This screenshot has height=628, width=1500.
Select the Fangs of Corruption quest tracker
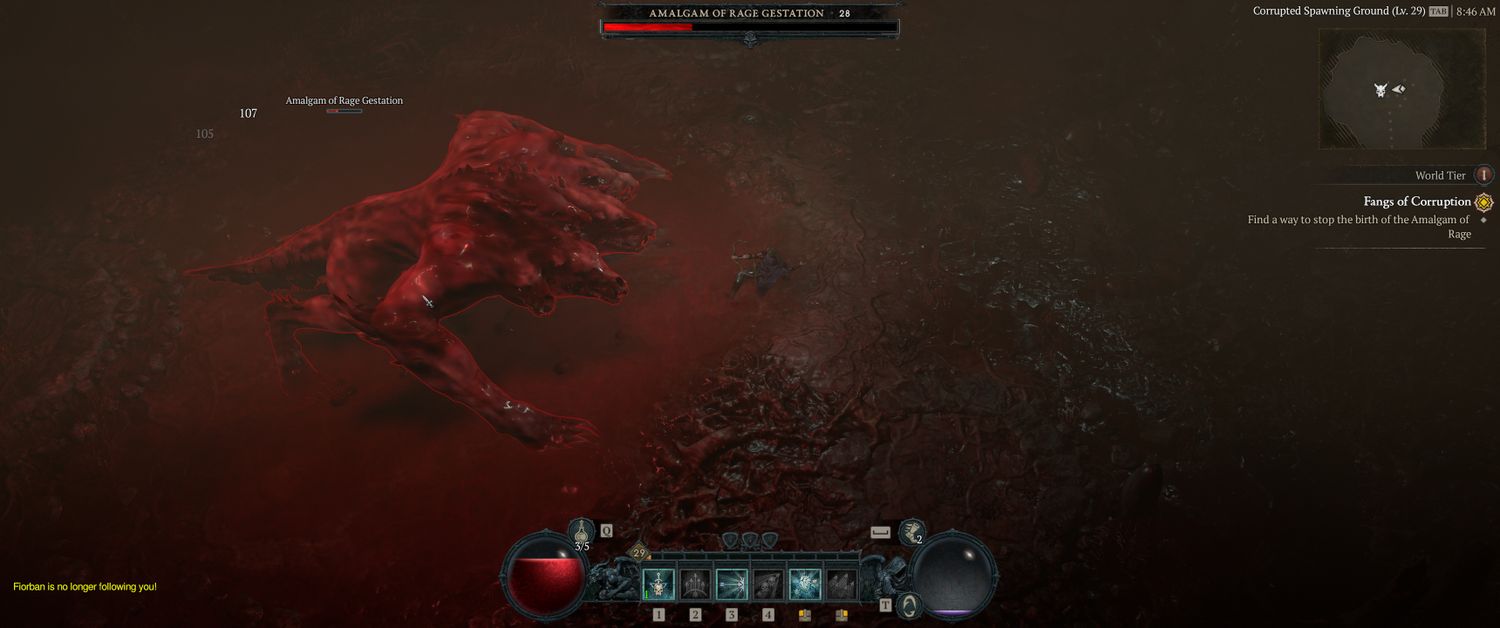[1417, 201]
